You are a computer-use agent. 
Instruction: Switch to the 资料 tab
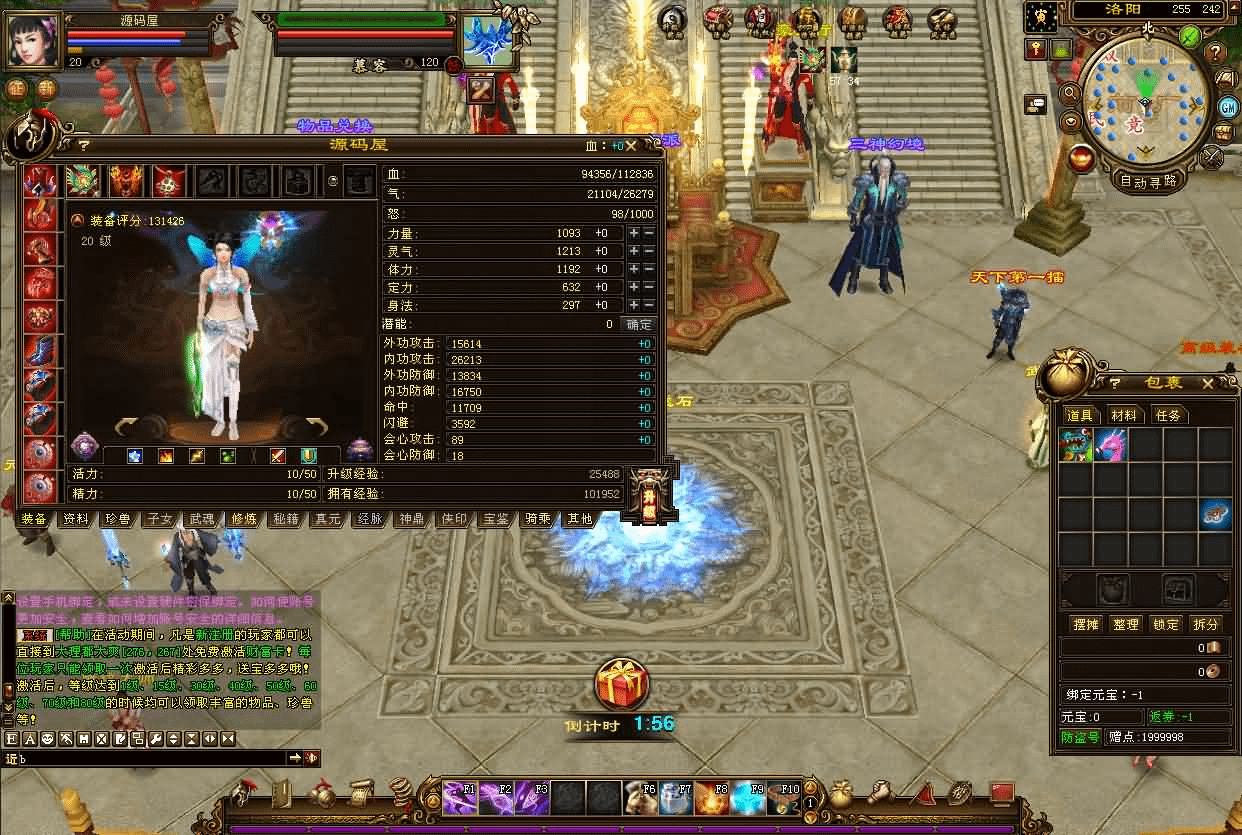pos(76,519)
